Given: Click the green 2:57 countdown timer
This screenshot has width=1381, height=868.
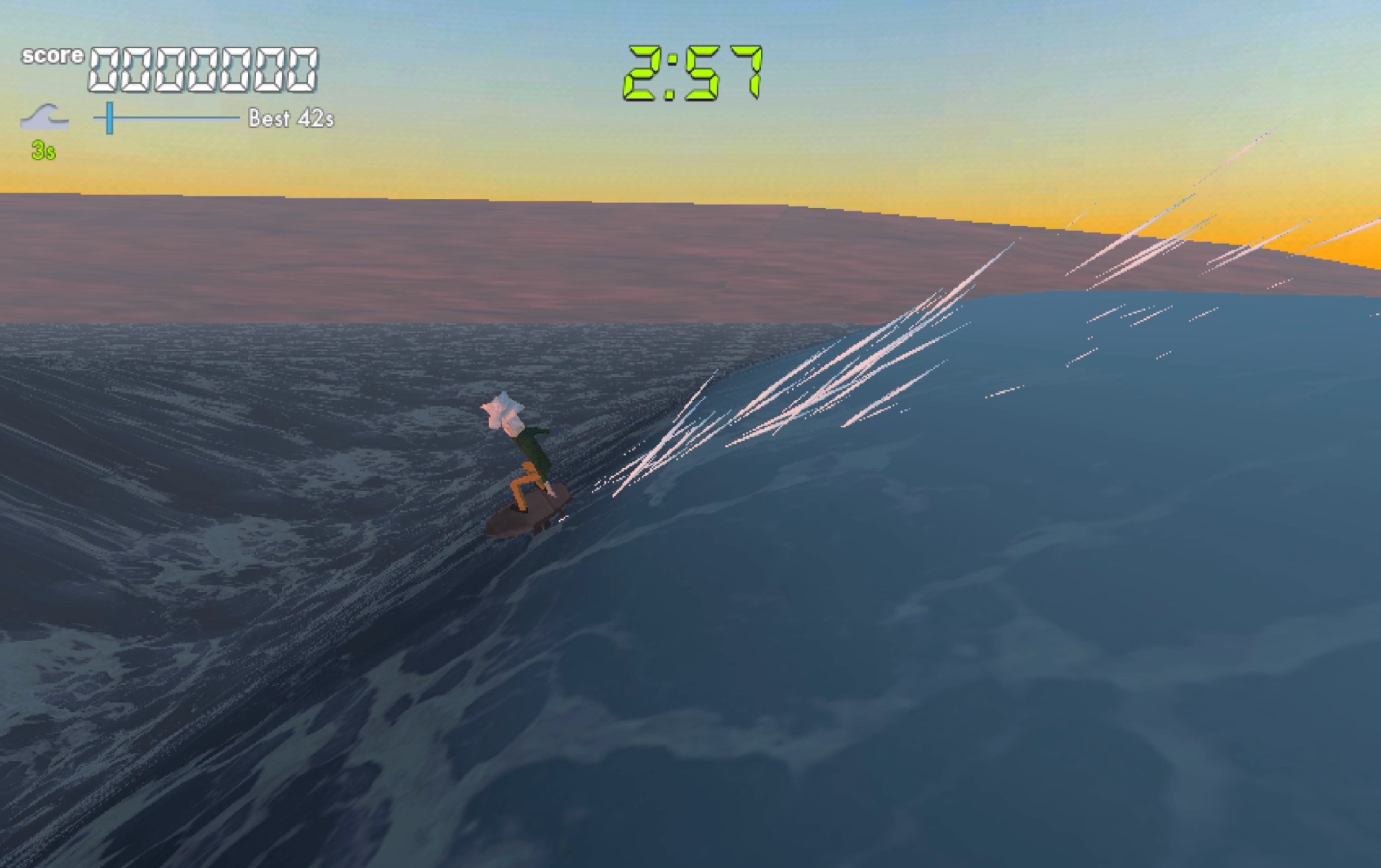Looking at the screenshot, I should [693, 72].
